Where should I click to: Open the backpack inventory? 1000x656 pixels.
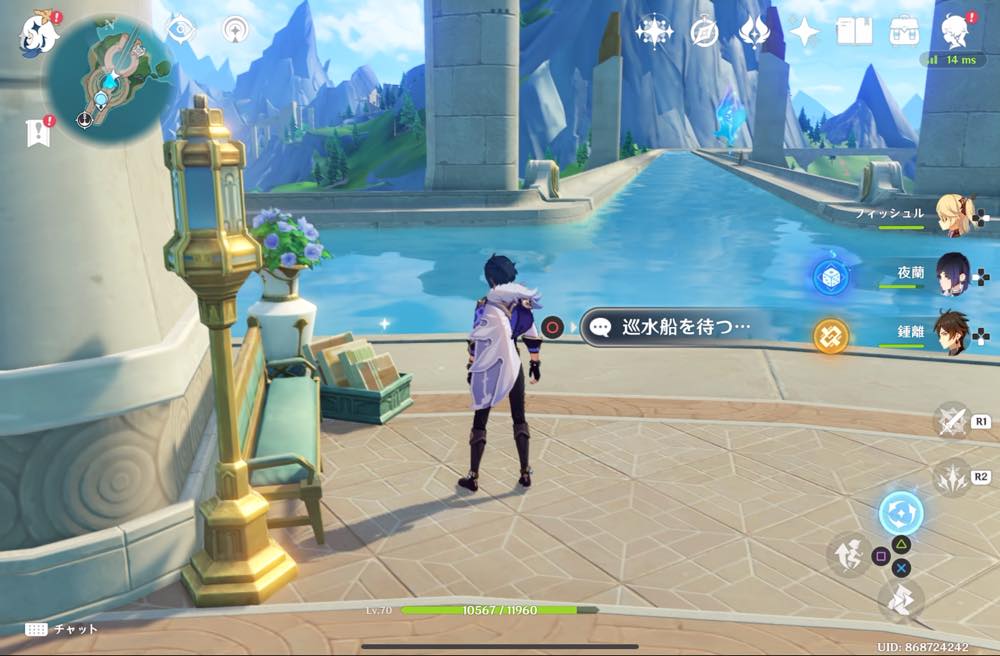(x=904, y=32)
